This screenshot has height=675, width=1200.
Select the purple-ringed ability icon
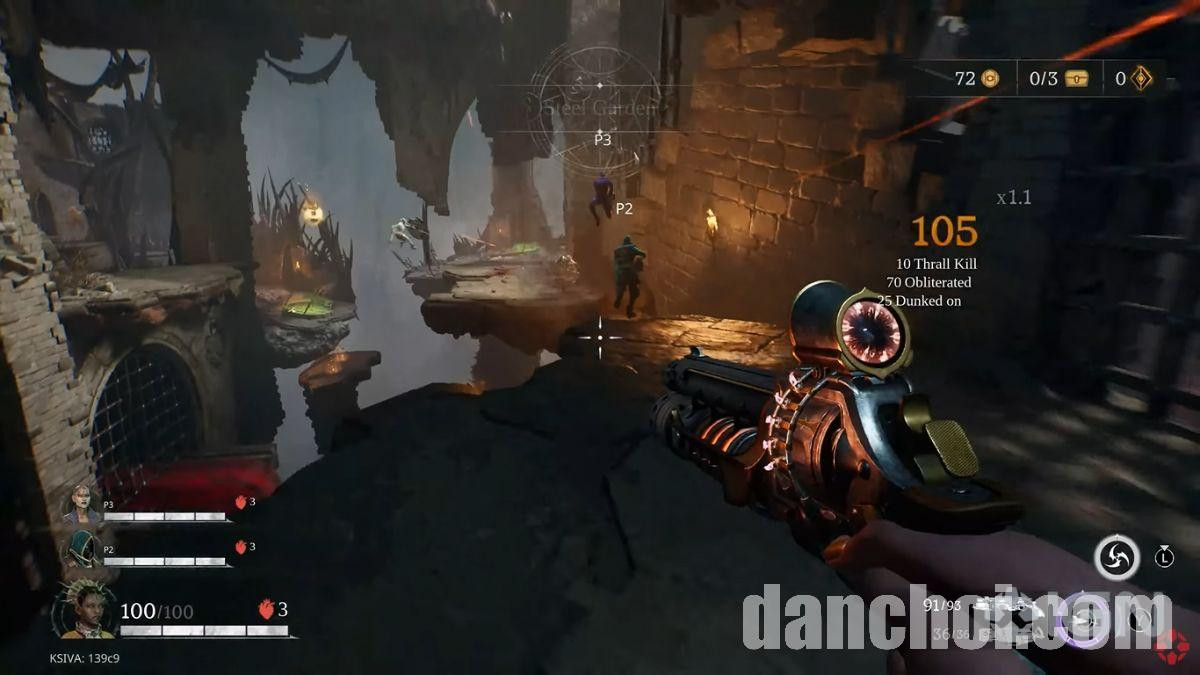(1081, 617)
